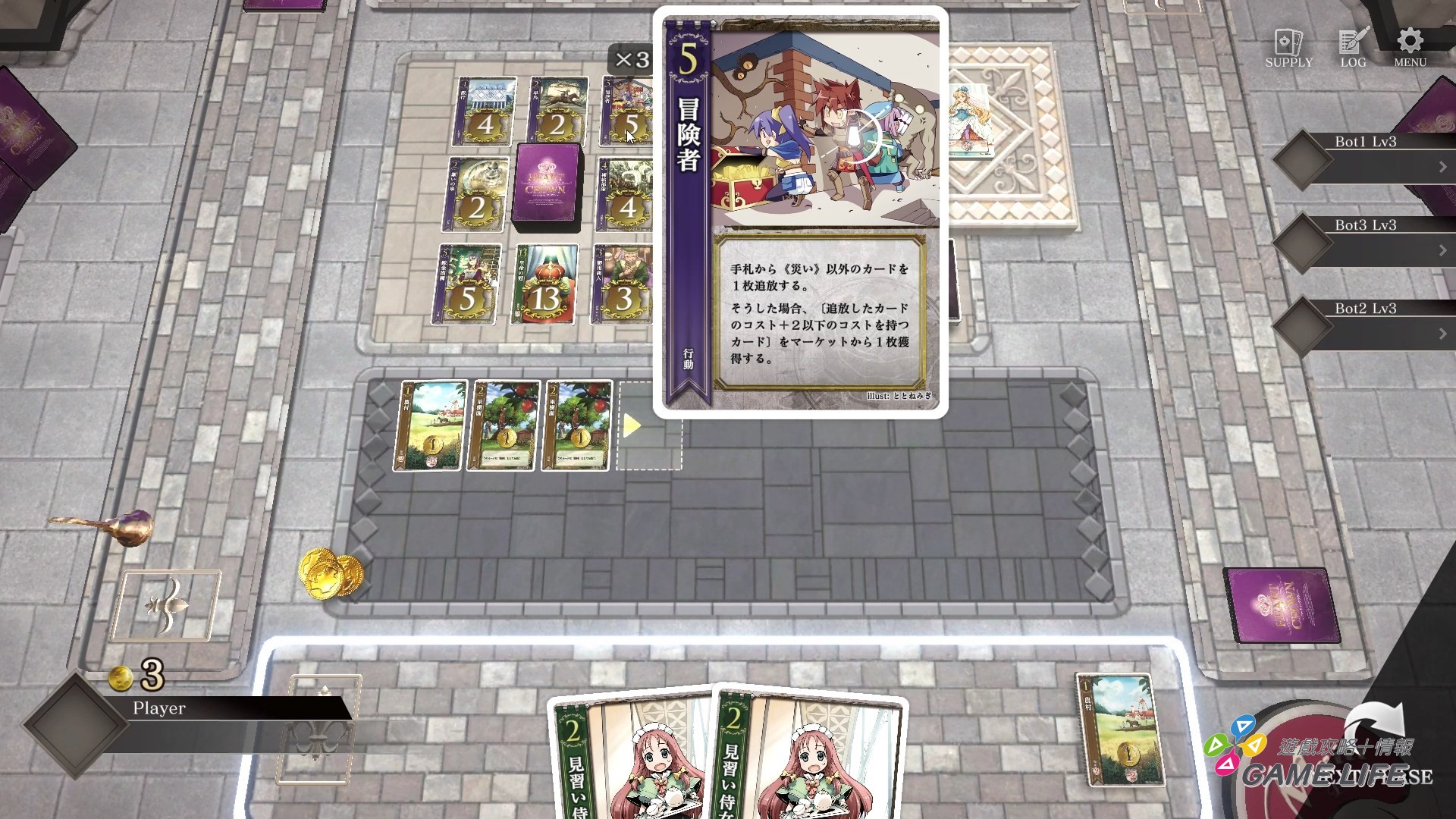Open the MENU with the gear icon
Screen dimensions: 1456x819
pyautogui.click(x=1409, y=44)
